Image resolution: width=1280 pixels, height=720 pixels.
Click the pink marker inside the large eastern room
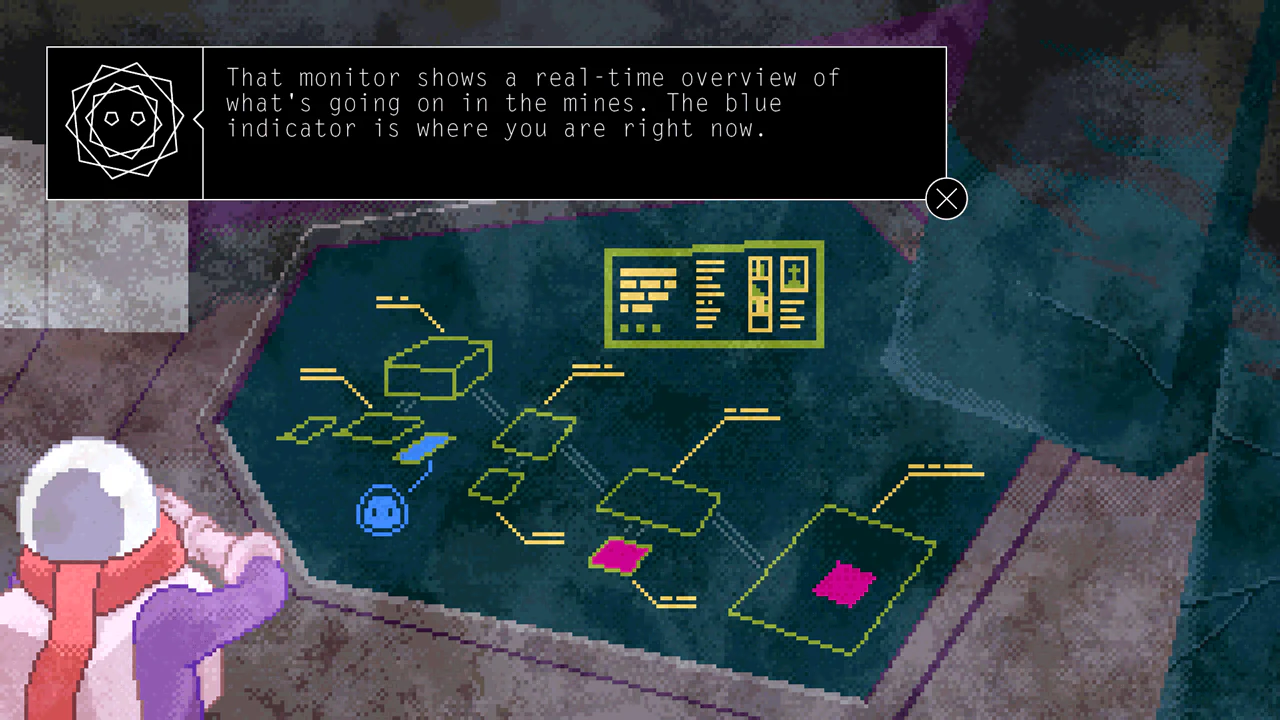point(845,585)
